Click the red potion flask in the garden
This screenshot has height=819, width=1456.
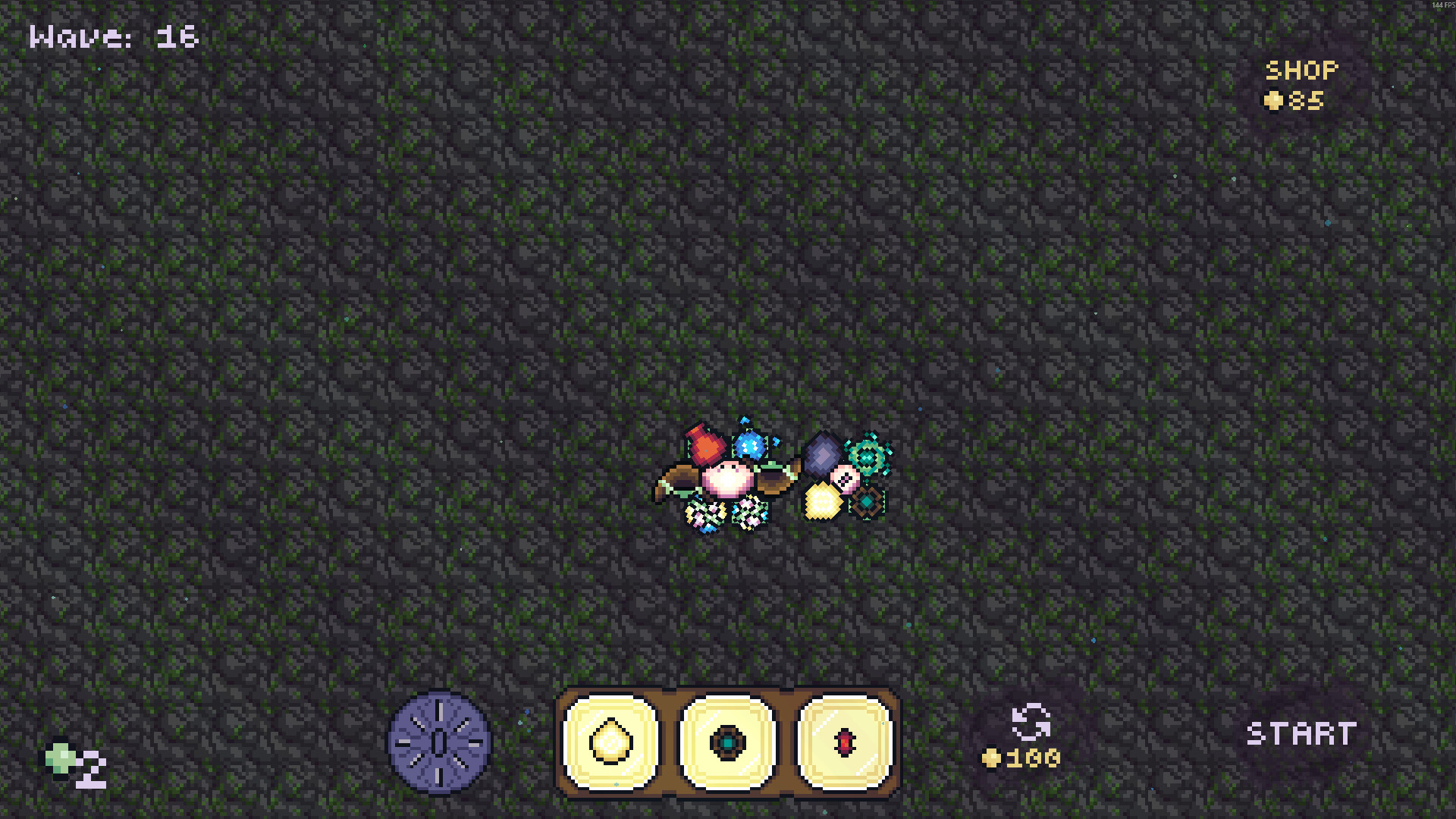pos(704,445)
